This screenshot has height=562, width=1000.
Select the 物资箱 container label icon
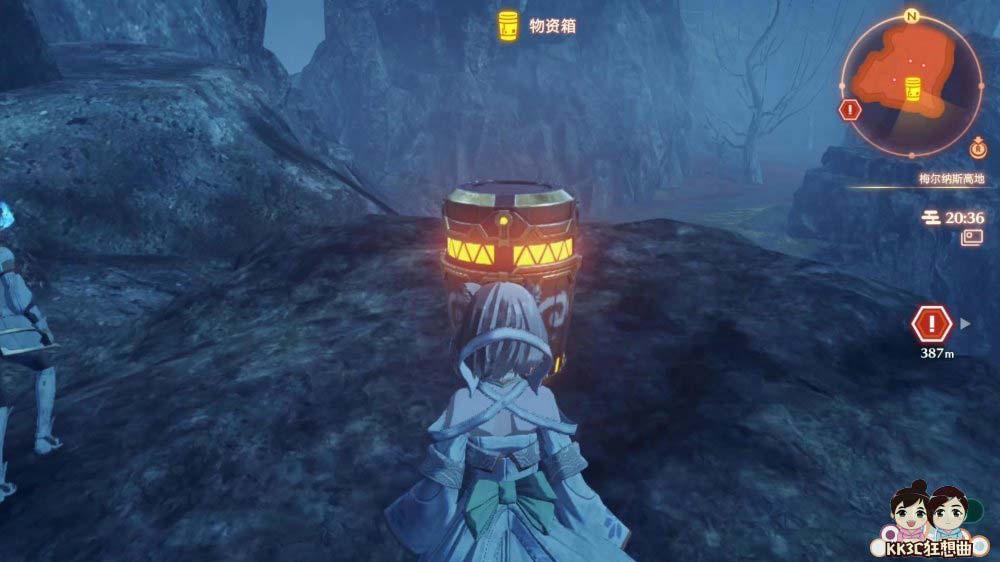[509, 26]
